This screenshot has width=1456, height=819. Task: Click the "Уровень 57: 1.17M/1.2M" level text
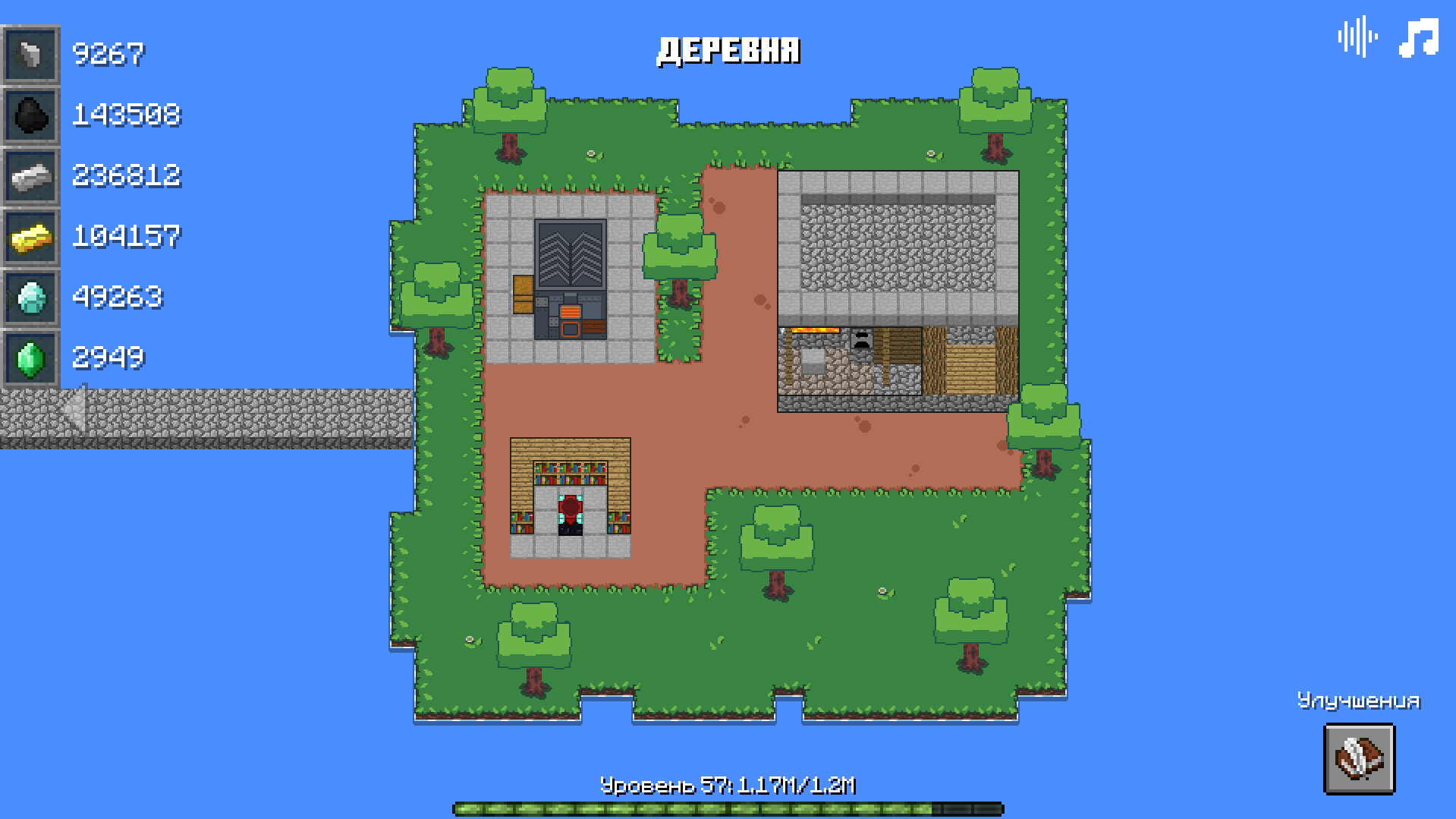729,784
